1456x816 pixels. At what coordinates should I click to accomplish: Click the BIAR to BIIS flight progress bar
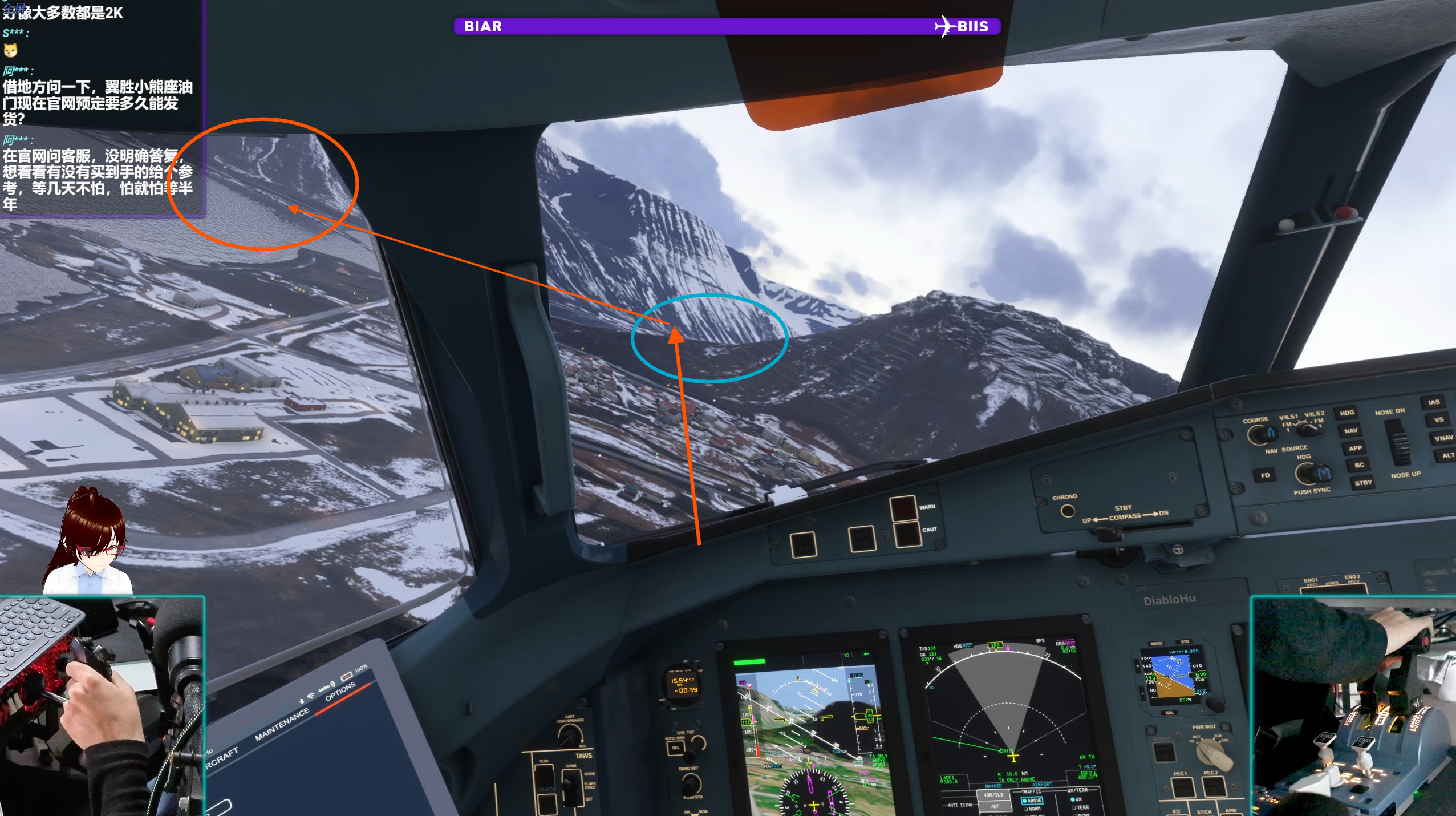tap(726, 27)
